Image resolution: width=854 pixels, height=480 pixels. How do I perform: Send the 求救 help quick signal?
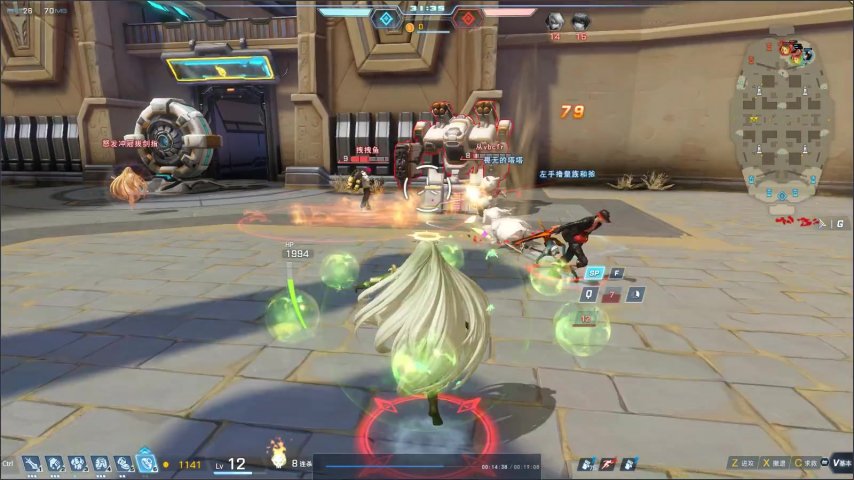[804, 463]
